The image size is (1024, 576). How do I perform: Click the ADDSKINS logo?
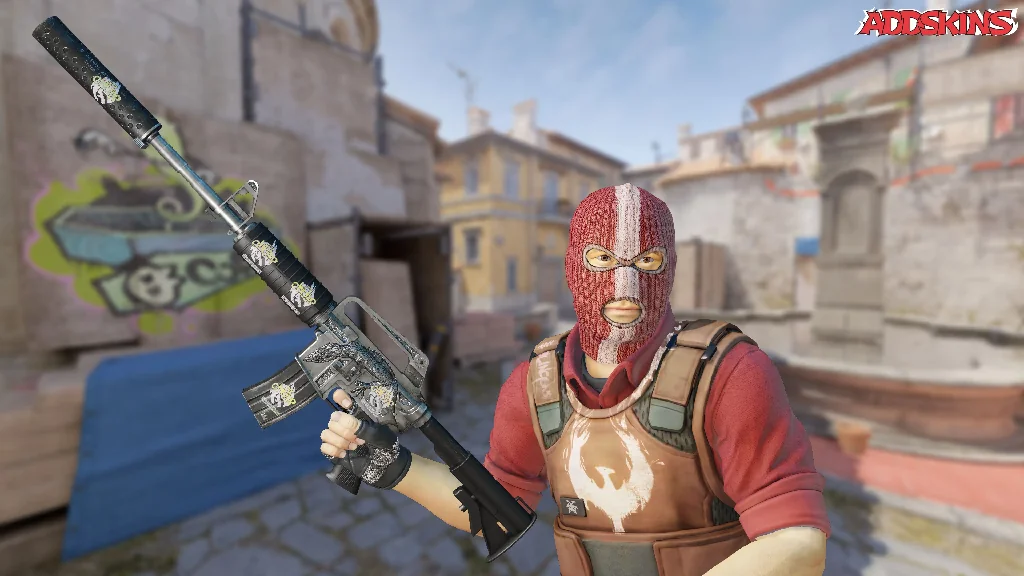(936, 23)
